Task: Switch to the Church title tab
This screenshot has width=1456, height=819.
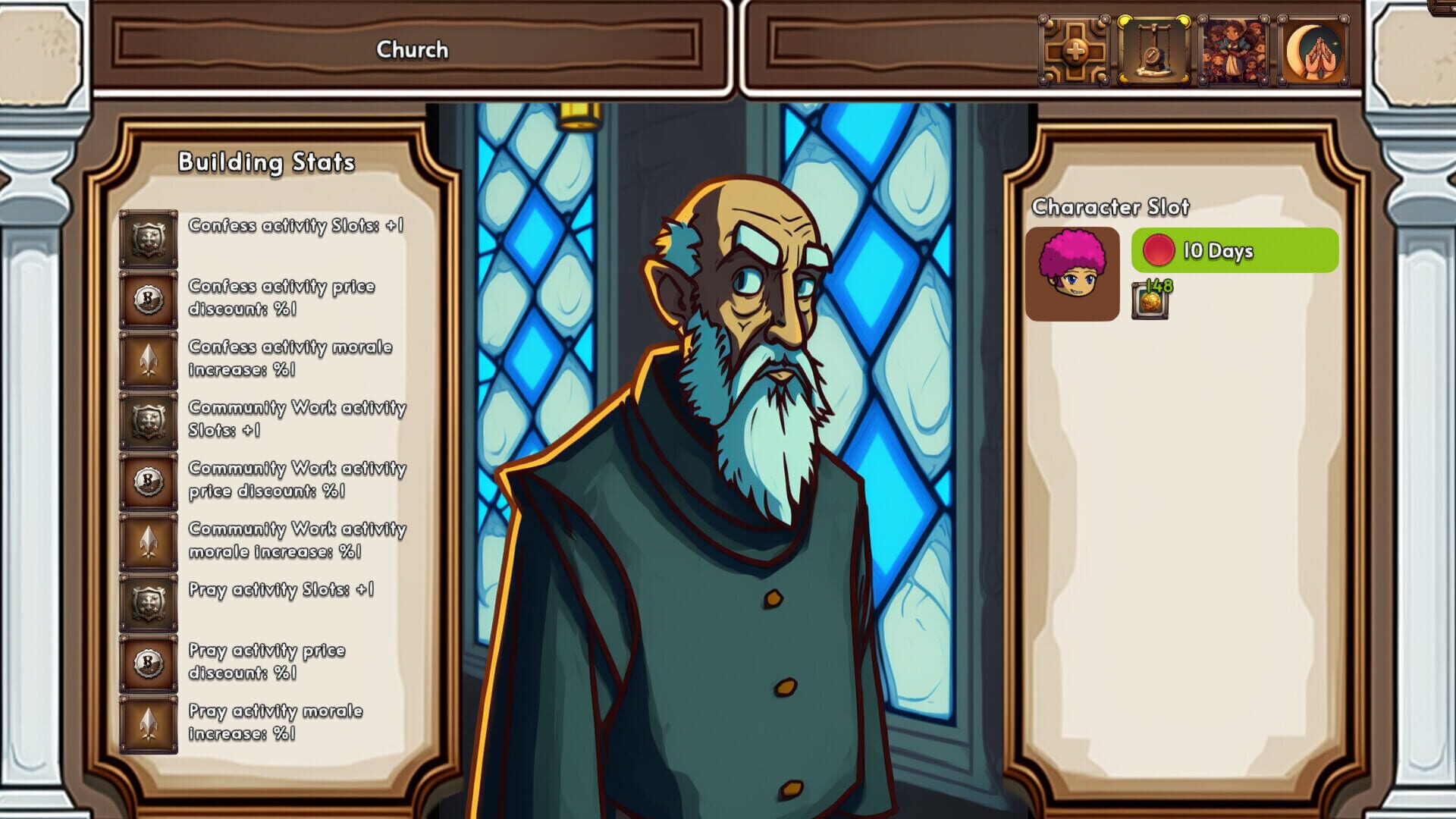Action: click(413, 51)
